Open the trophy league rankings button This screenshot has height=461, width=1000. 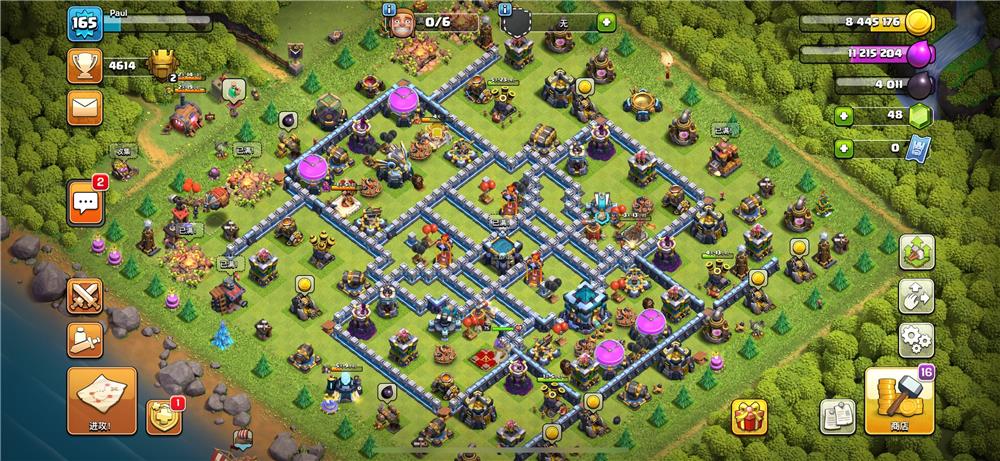(x=85, y=66)
